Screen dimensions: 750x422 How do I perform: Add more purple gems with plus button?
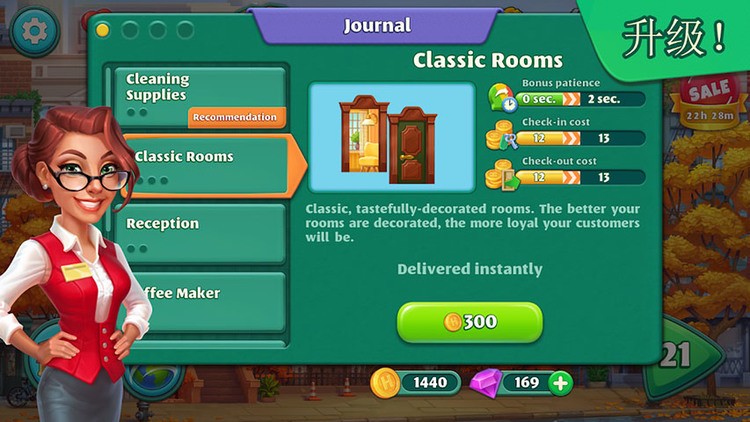coord(561,382)
